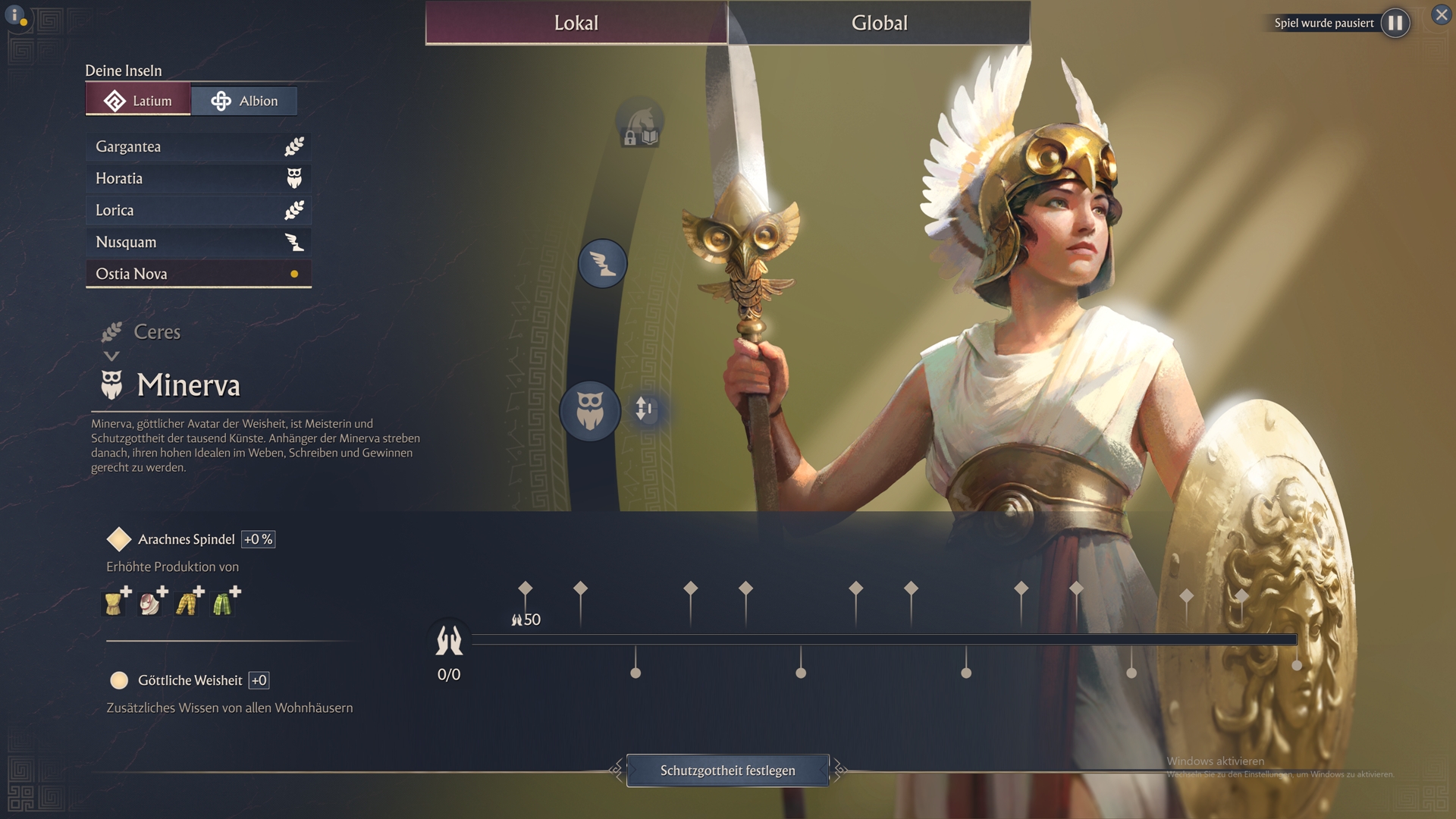
Task: Select the owl Minerva deity icon
Action: pyautogui.click(x=589, y=410)
